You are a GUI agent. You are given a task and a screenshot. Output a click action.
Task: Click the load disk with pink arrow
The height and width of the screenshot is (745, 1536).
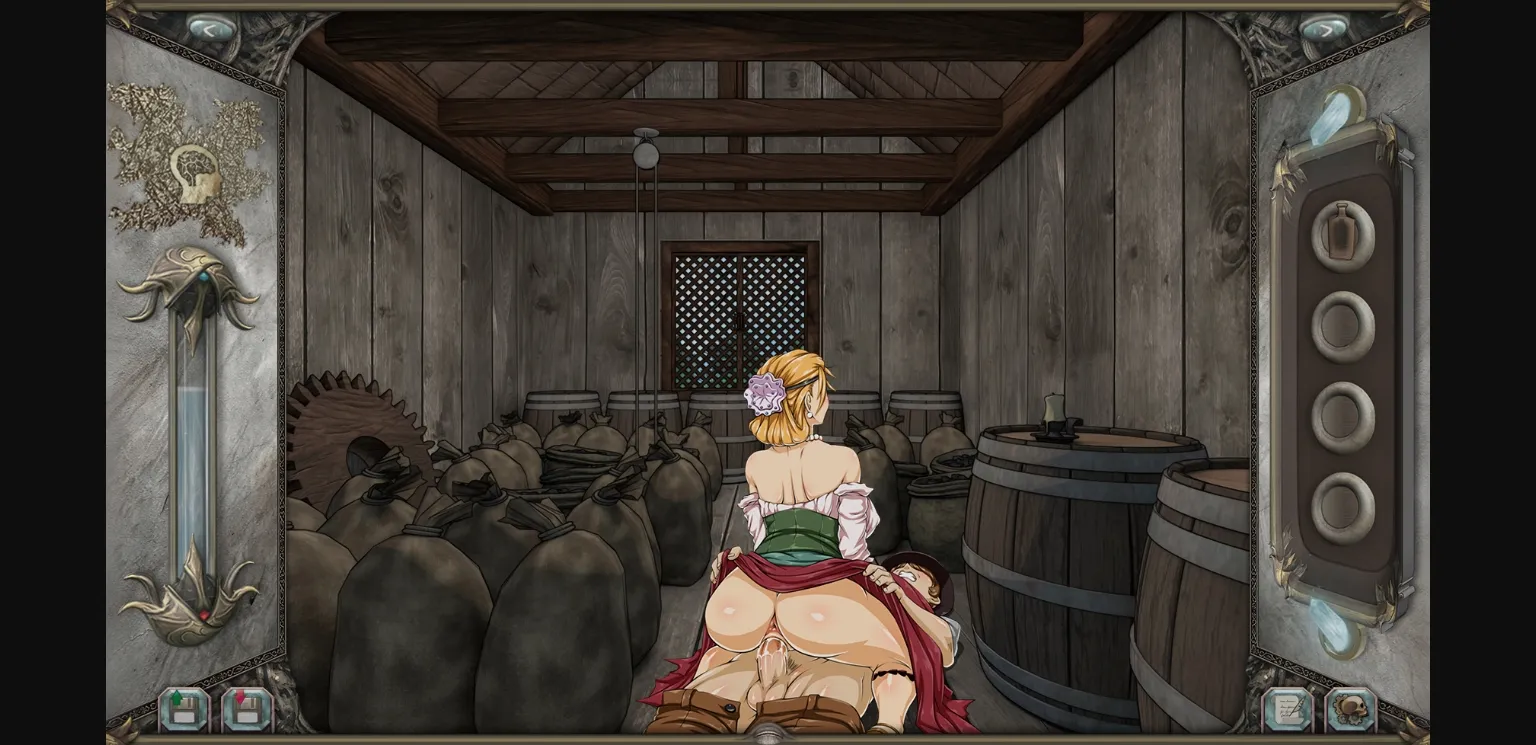(x=246, y=711)
